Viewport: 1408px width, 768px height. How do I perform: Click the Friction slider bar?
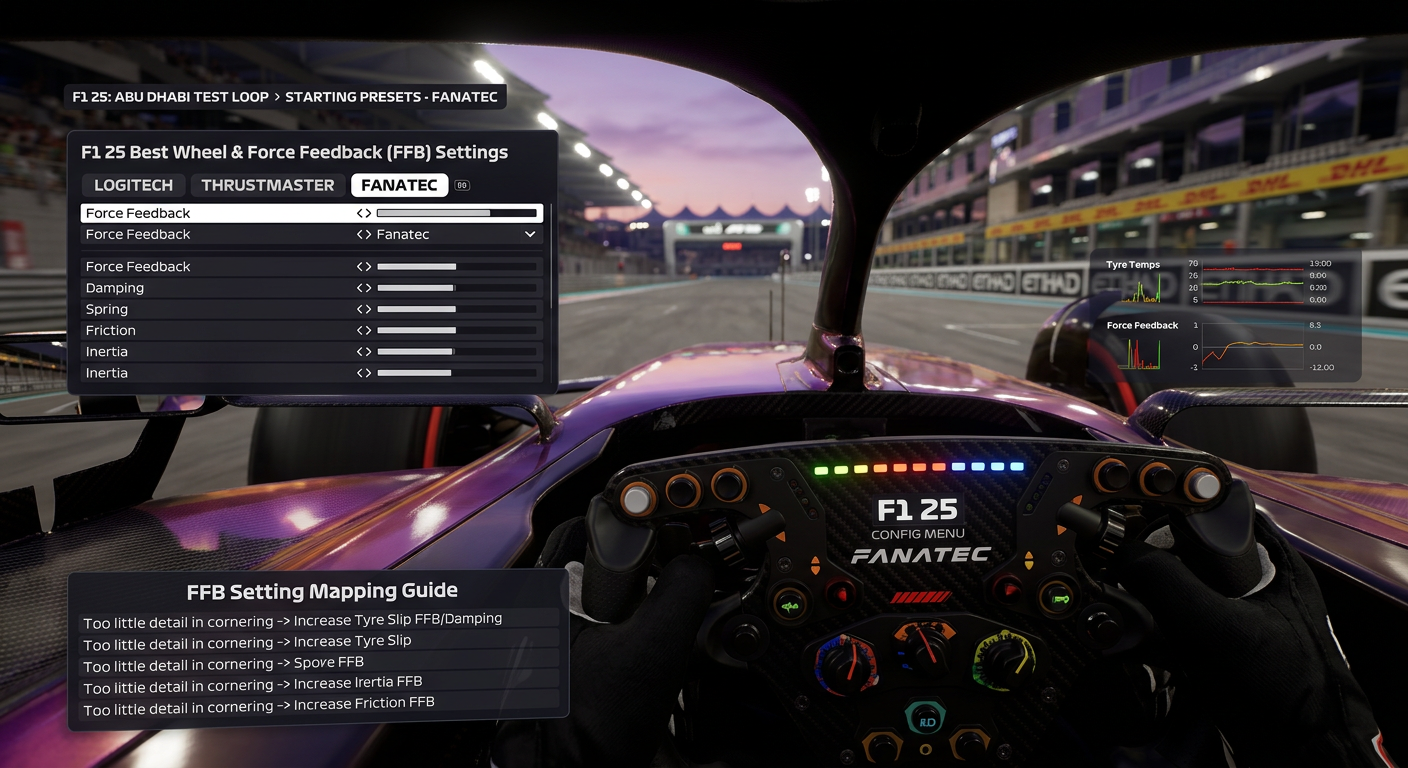(x=456, y=330)
